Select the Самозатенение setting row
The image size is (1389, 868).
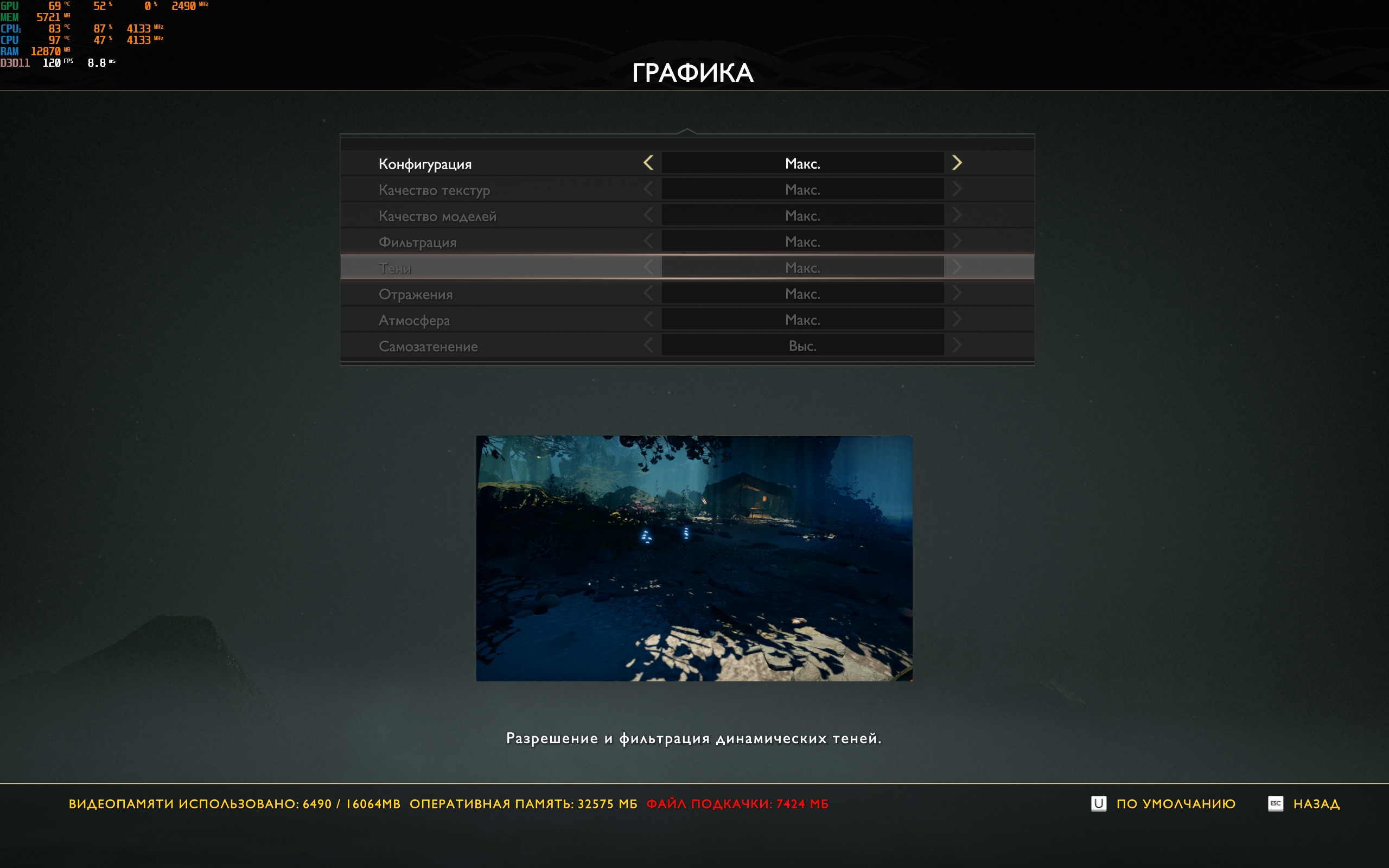coord(428,346)
